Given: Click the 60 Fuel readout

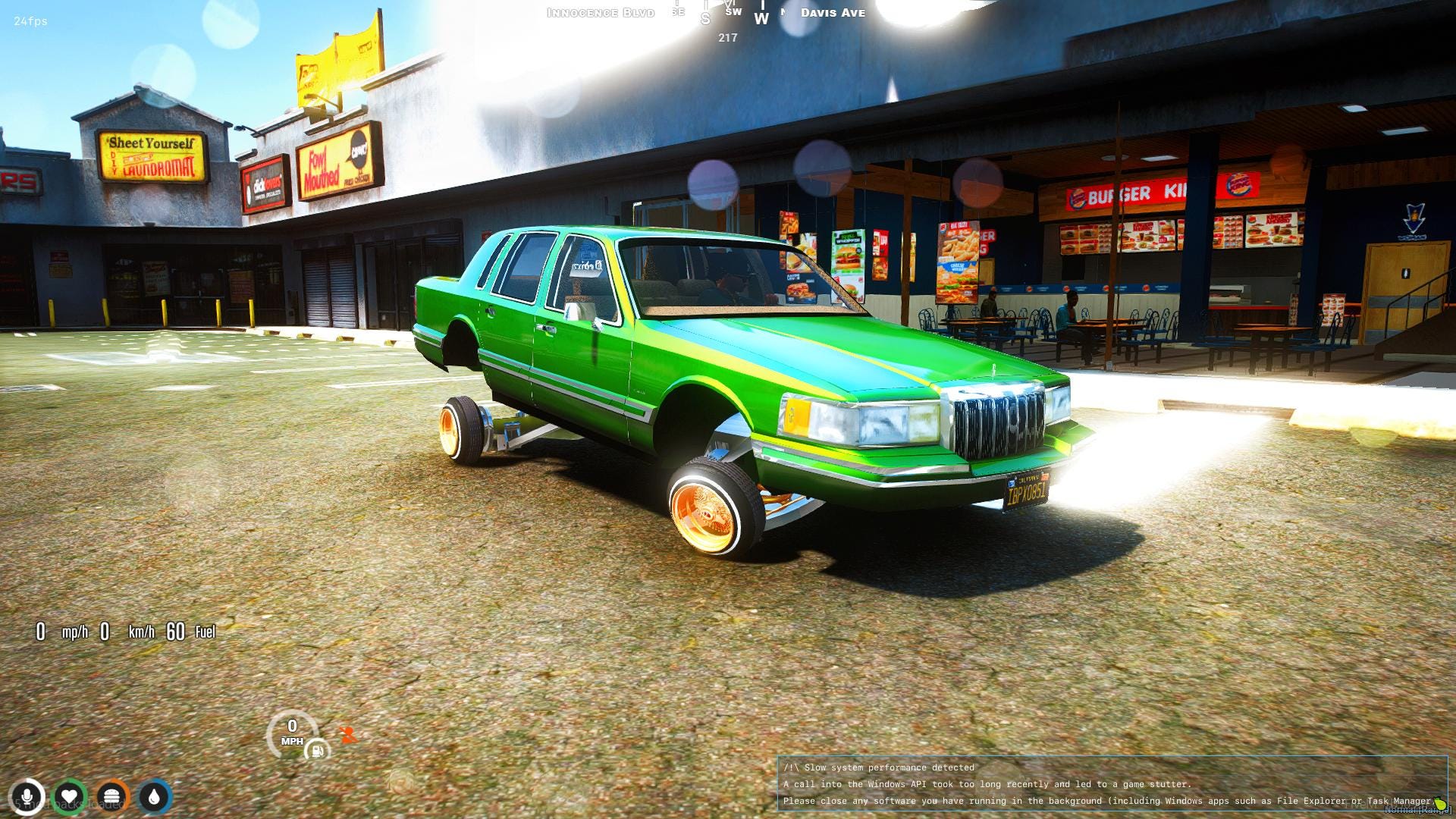Looking at the screenshot, I should pyautogui.click(x=190, y=632).
